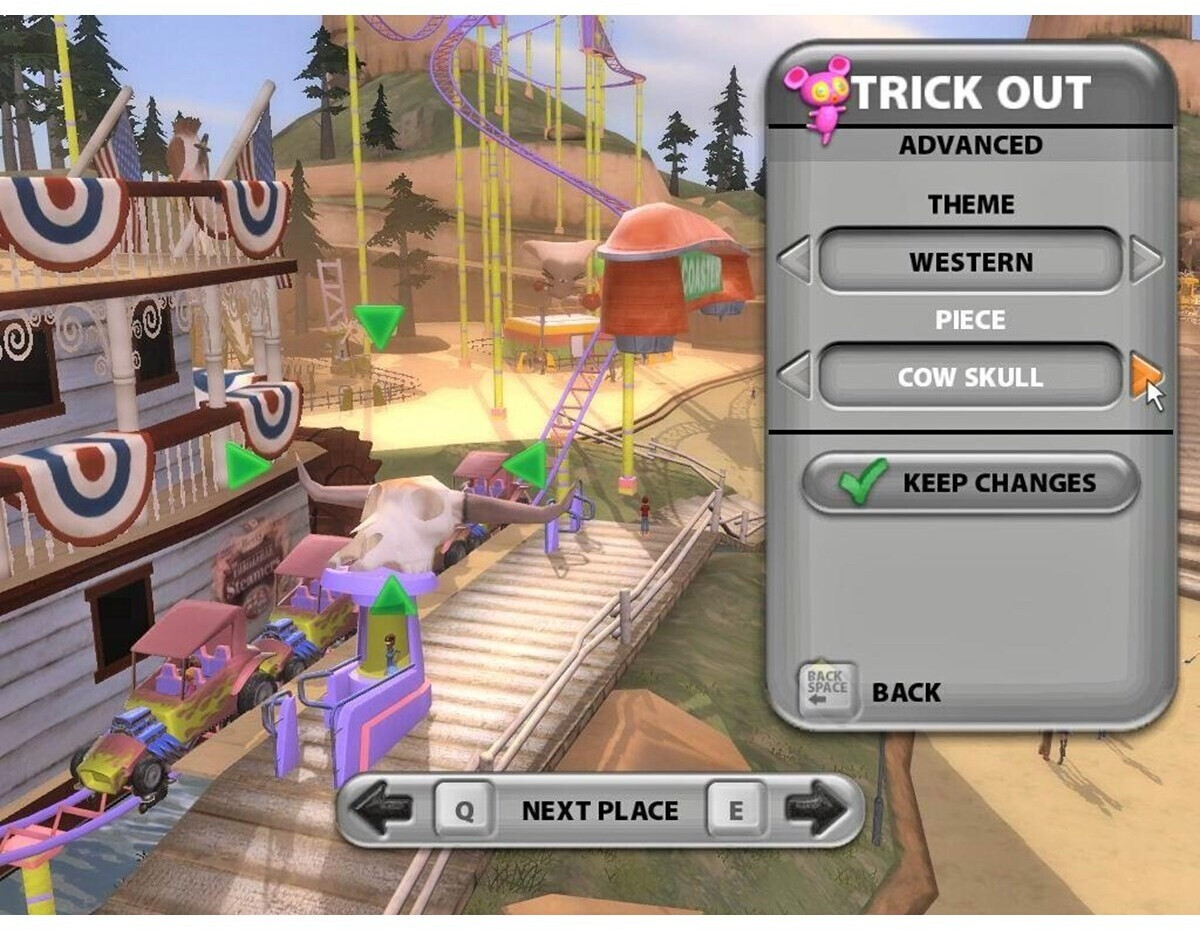
Task: Select the Western theme field
Action: pyautogui.click(x=970, y=262)
